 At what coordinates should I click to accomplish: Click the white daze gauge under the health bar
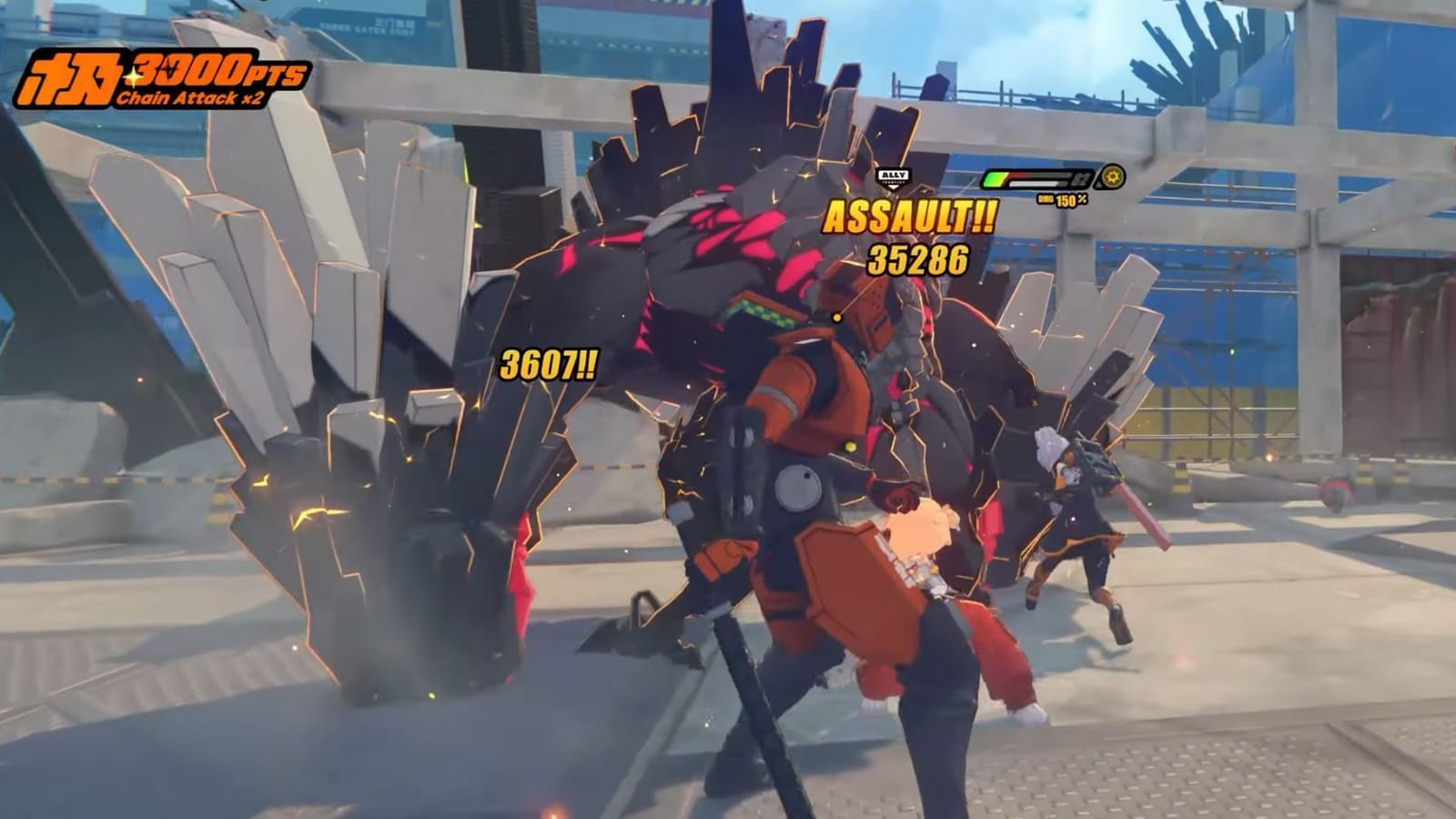click(x=1033, y=183)
